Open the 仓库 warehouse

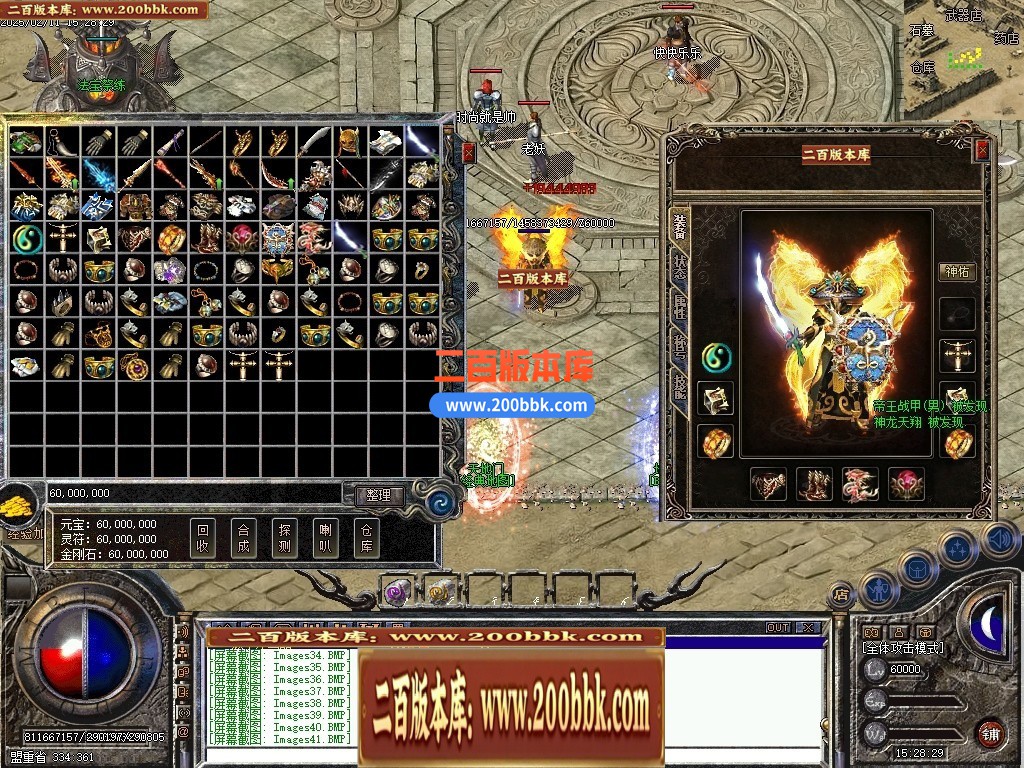click(x=366, y=538)
